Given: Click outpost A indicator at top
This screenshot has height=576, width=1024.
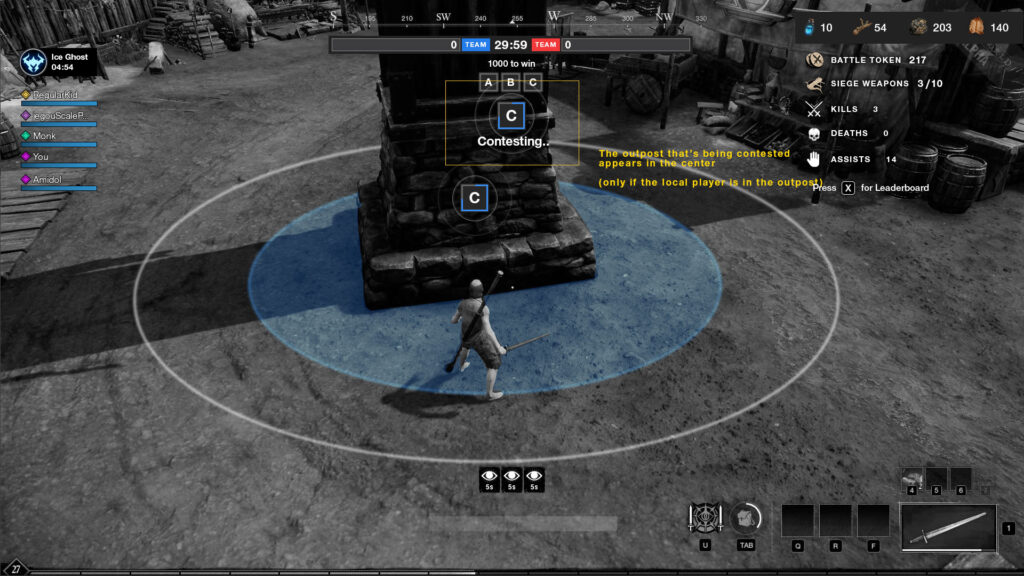Looking at the screenshot, I should click(488, 82).
